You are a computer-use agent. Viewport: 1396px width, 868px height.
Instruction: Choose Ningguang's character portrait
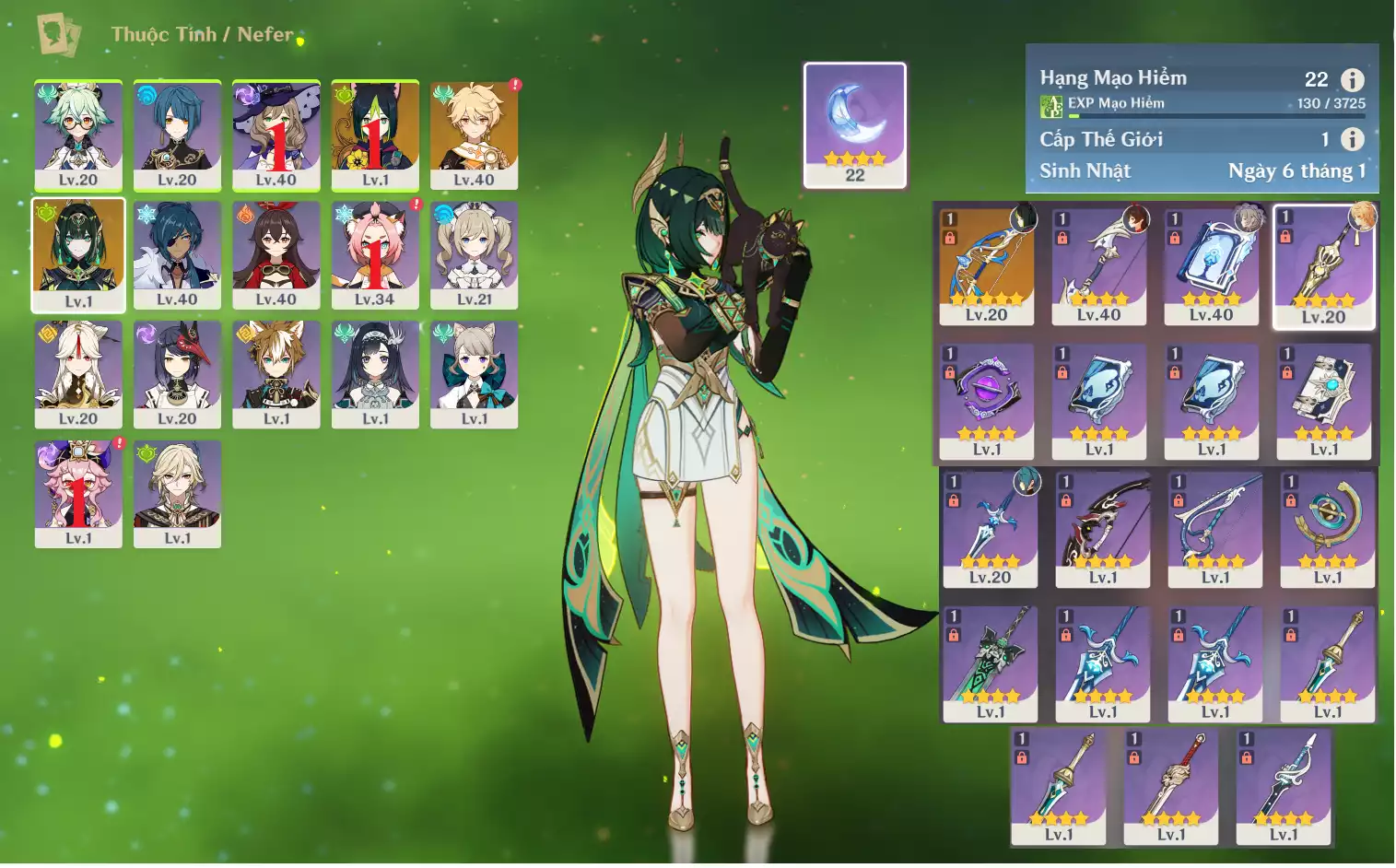tap(78, 374)
